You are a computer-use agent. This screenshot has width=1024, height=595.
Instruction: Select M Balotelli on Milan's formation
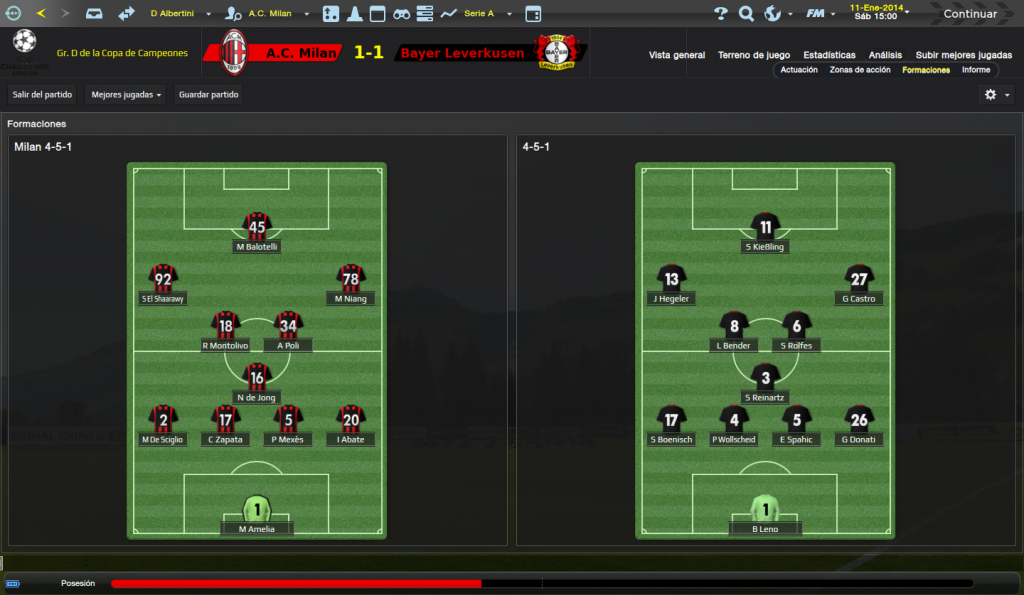tap(257, 231)
